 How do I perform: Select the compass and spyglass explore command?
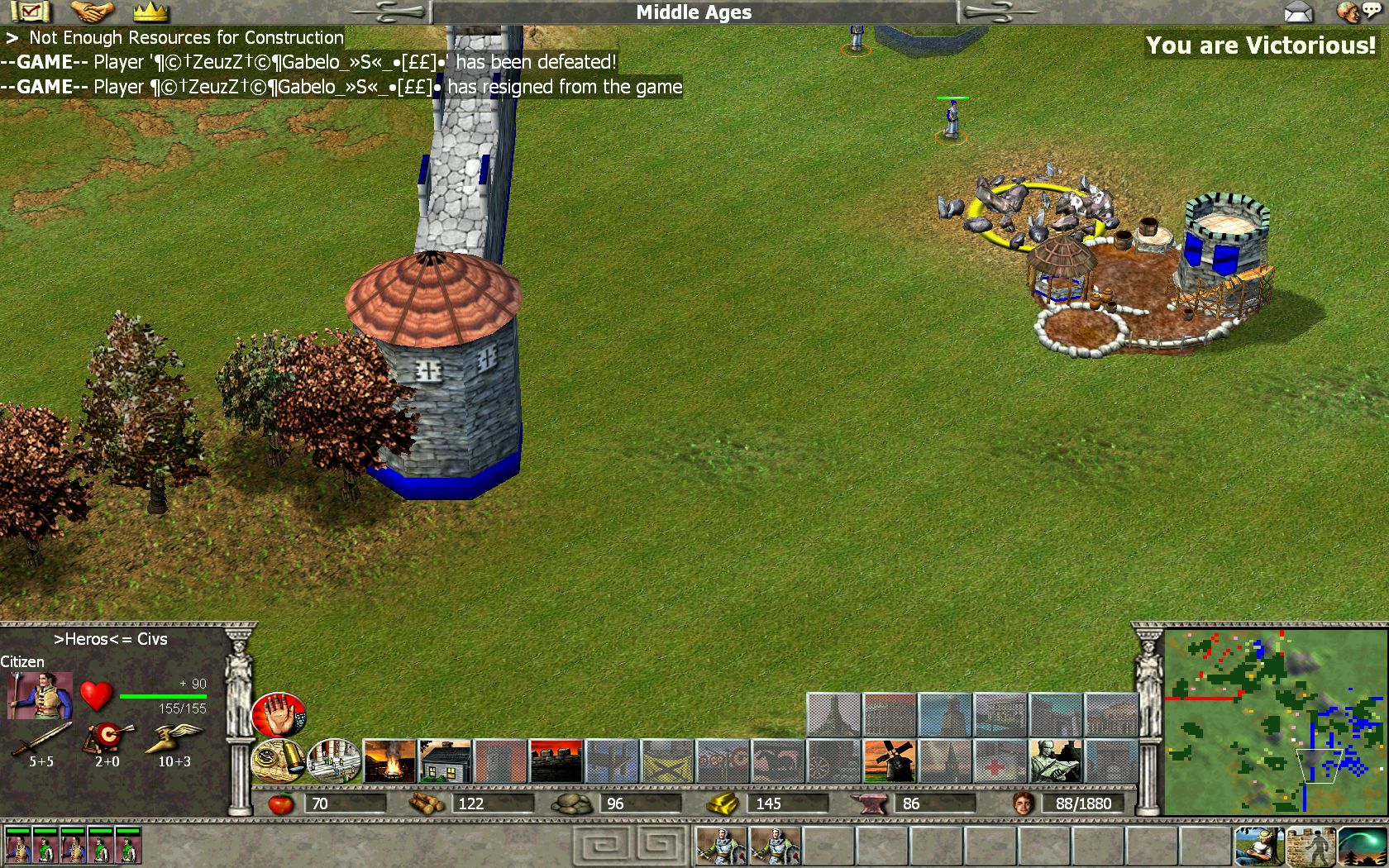click(279, 761)
